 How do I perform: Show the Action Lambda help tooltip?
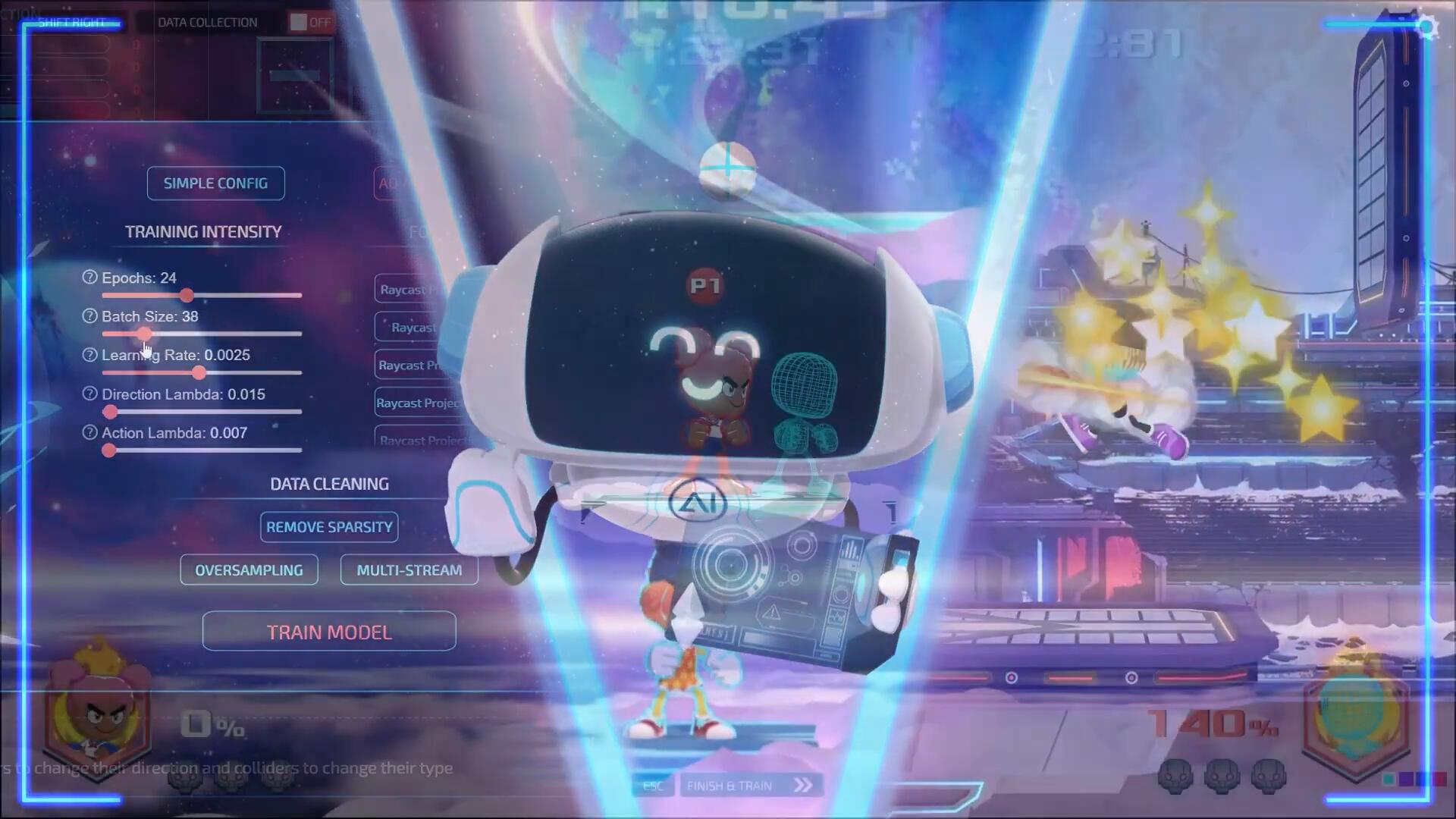coord(89,433)
